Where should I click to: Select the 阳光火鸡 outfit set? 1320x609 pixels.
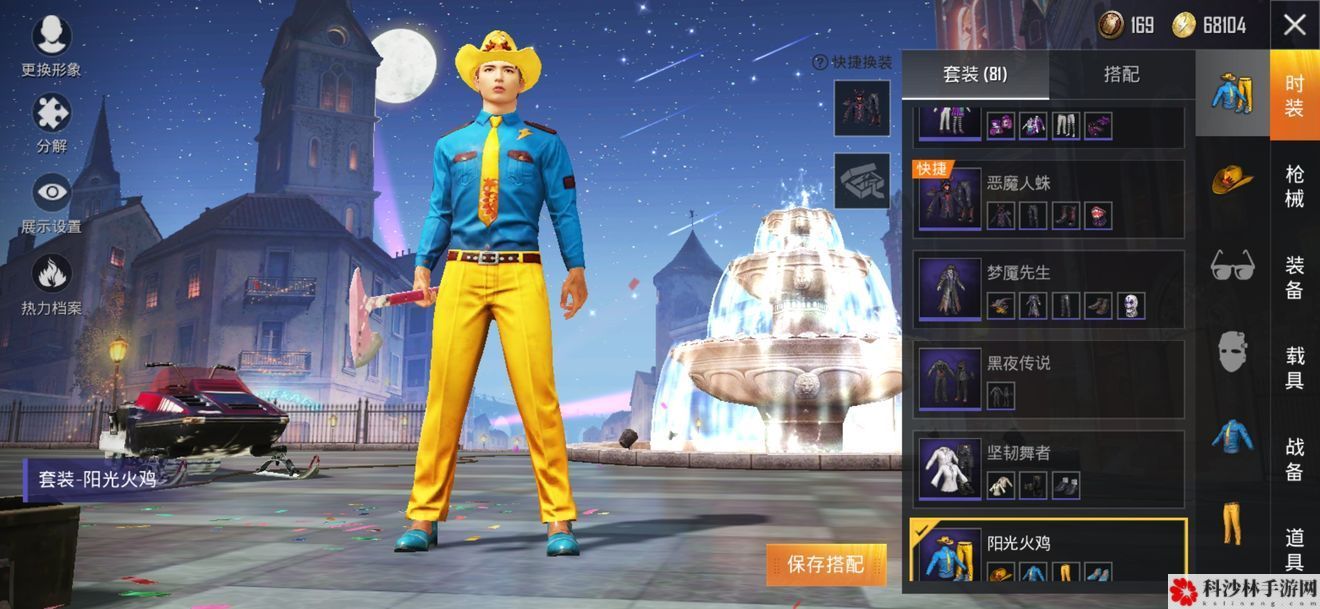click(x=1048, y=552)
